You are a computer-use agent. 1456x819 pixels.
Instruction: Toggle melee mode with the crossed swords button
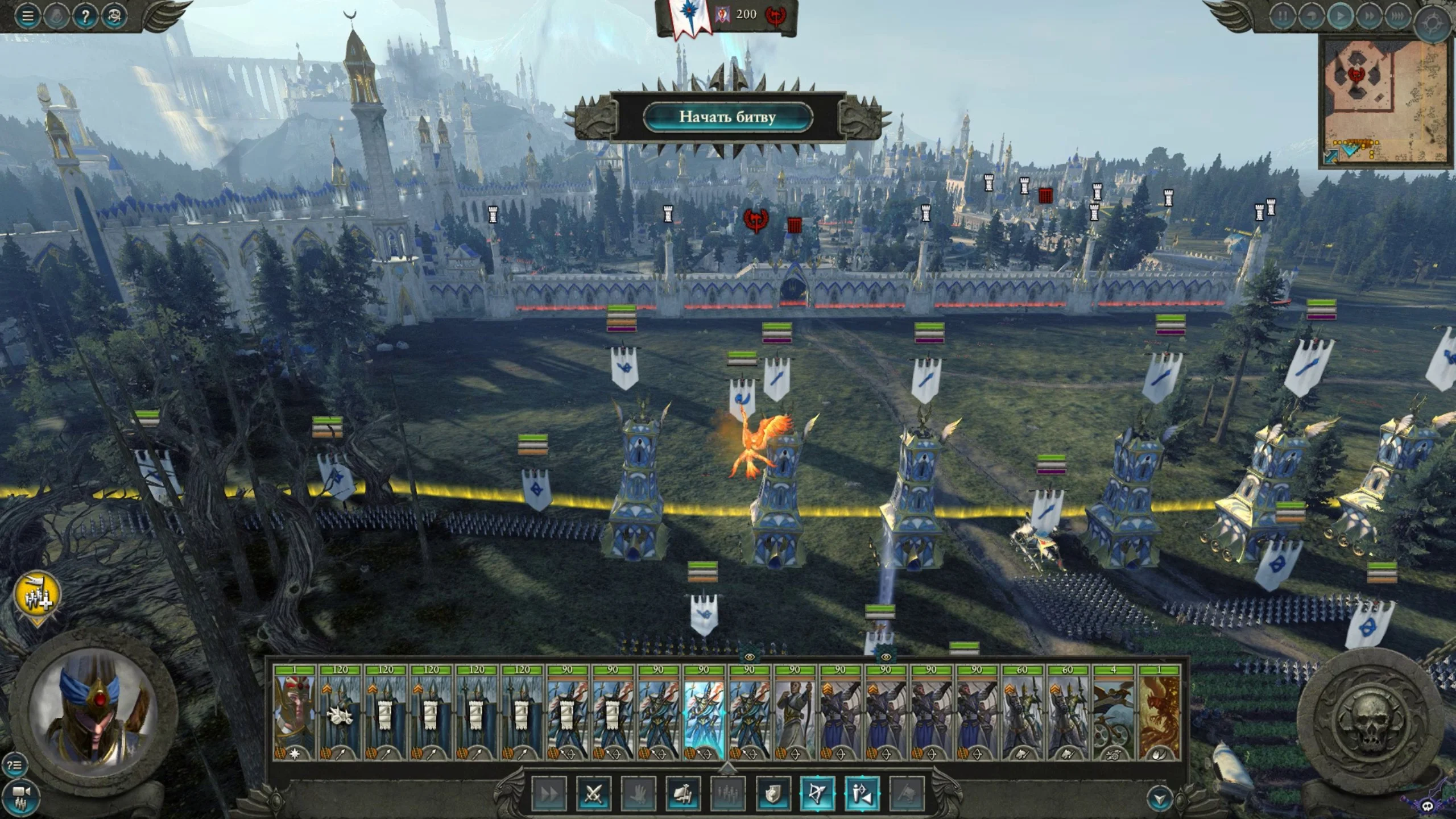tap(593, 793)
